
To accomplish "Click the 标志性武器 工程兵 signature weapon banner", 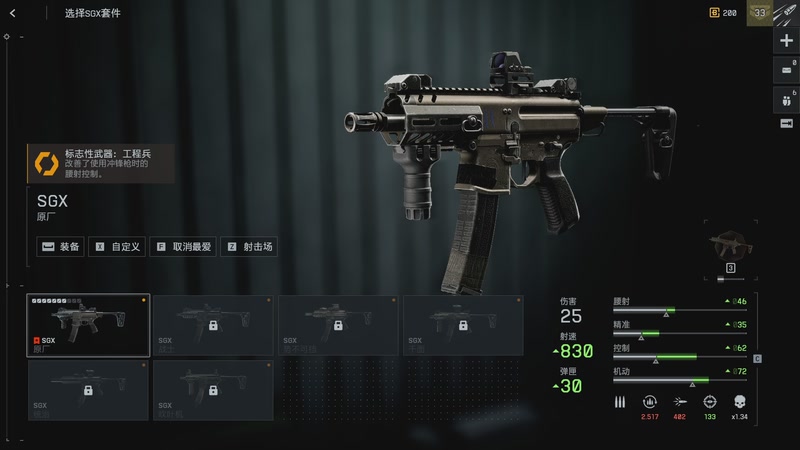I will click(x=100, y=163).
